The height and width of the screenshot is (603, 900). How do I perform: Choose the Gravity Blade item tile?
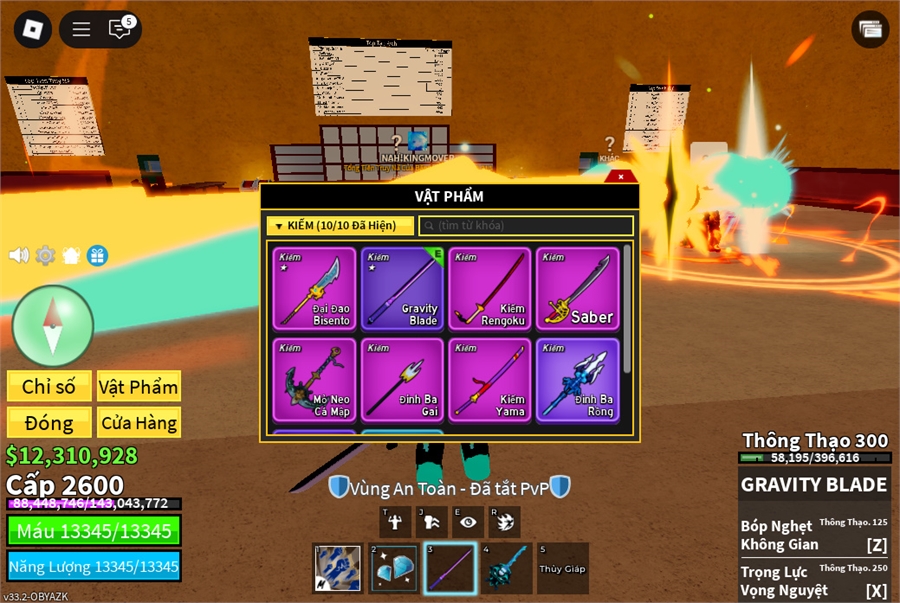click(x=402, y=288)
